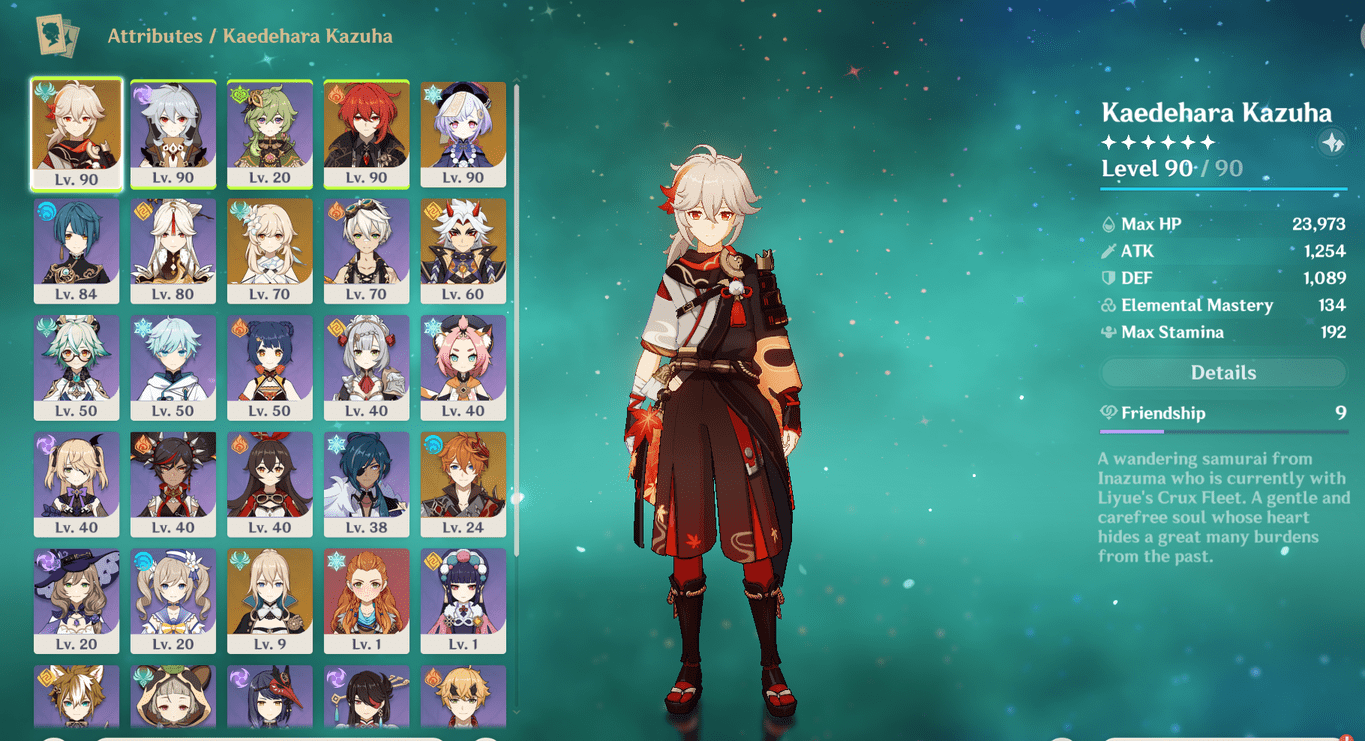
Task: Select Arataki Itto's Lv. 60 portrait
Action: click(x=463, y=250)
